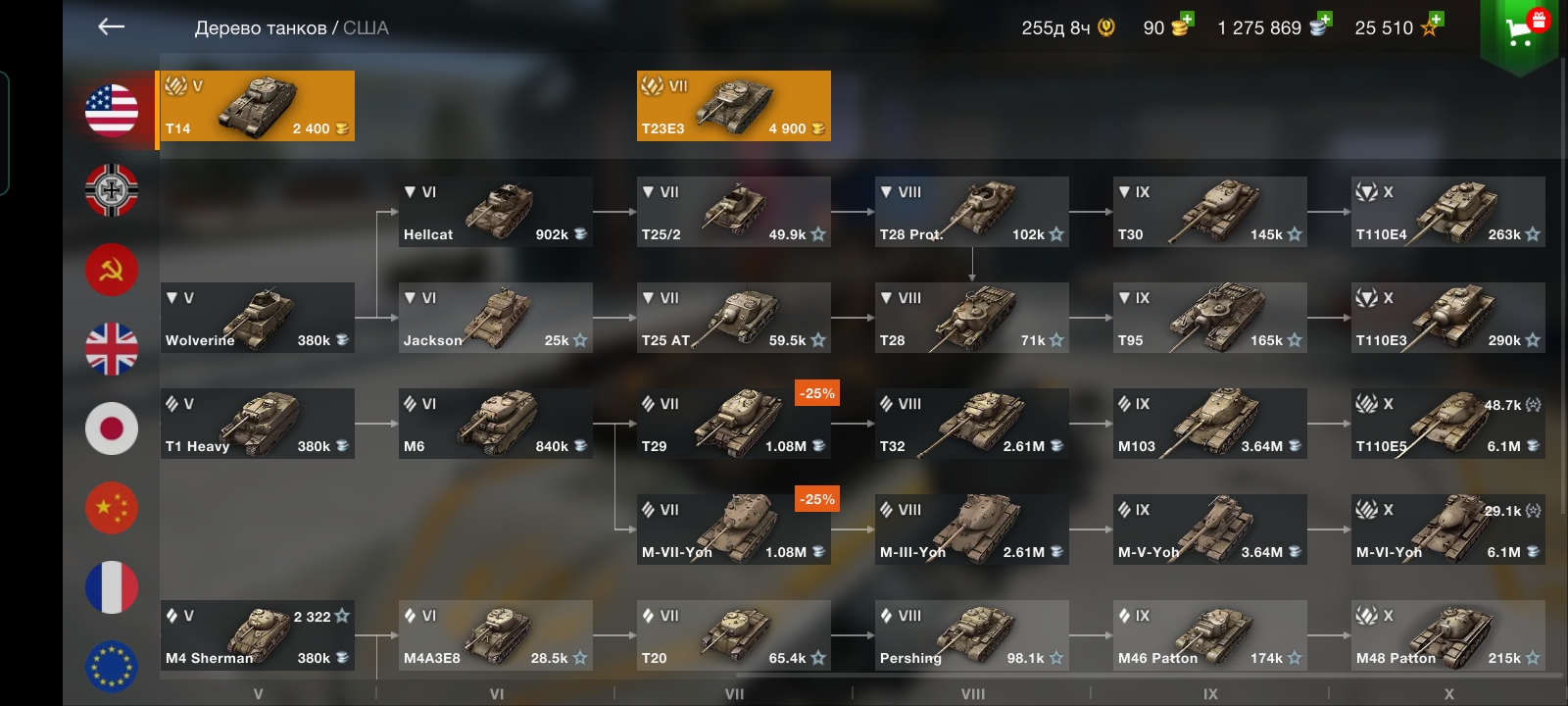Select the premium T14 tank

(x=257, y=106)
